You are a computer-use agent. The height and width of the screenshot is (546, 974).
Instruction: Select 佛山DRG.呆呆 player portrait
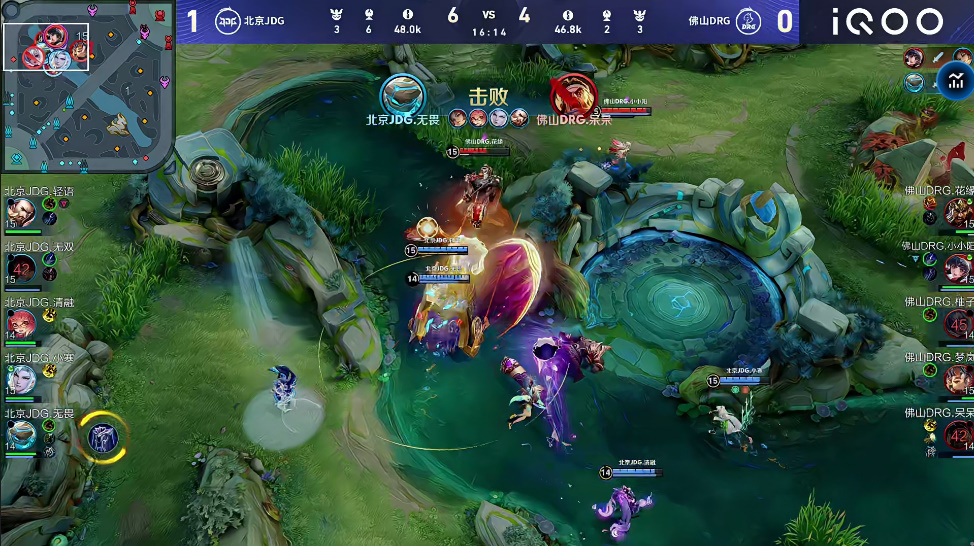958,434
